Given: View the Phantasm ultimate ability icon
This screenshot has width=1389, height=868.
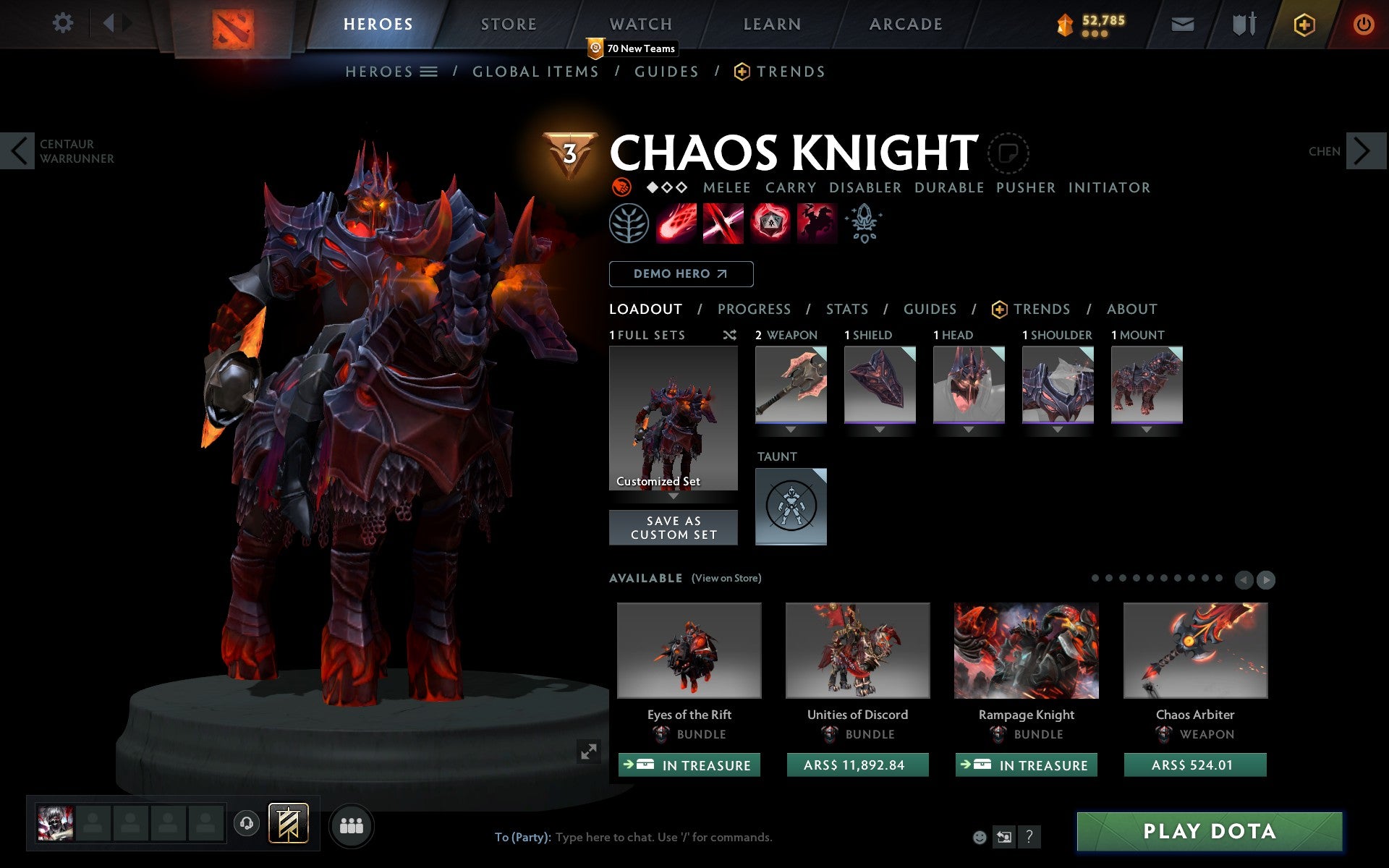Looking at the screenshot, I should coord(817,224).
